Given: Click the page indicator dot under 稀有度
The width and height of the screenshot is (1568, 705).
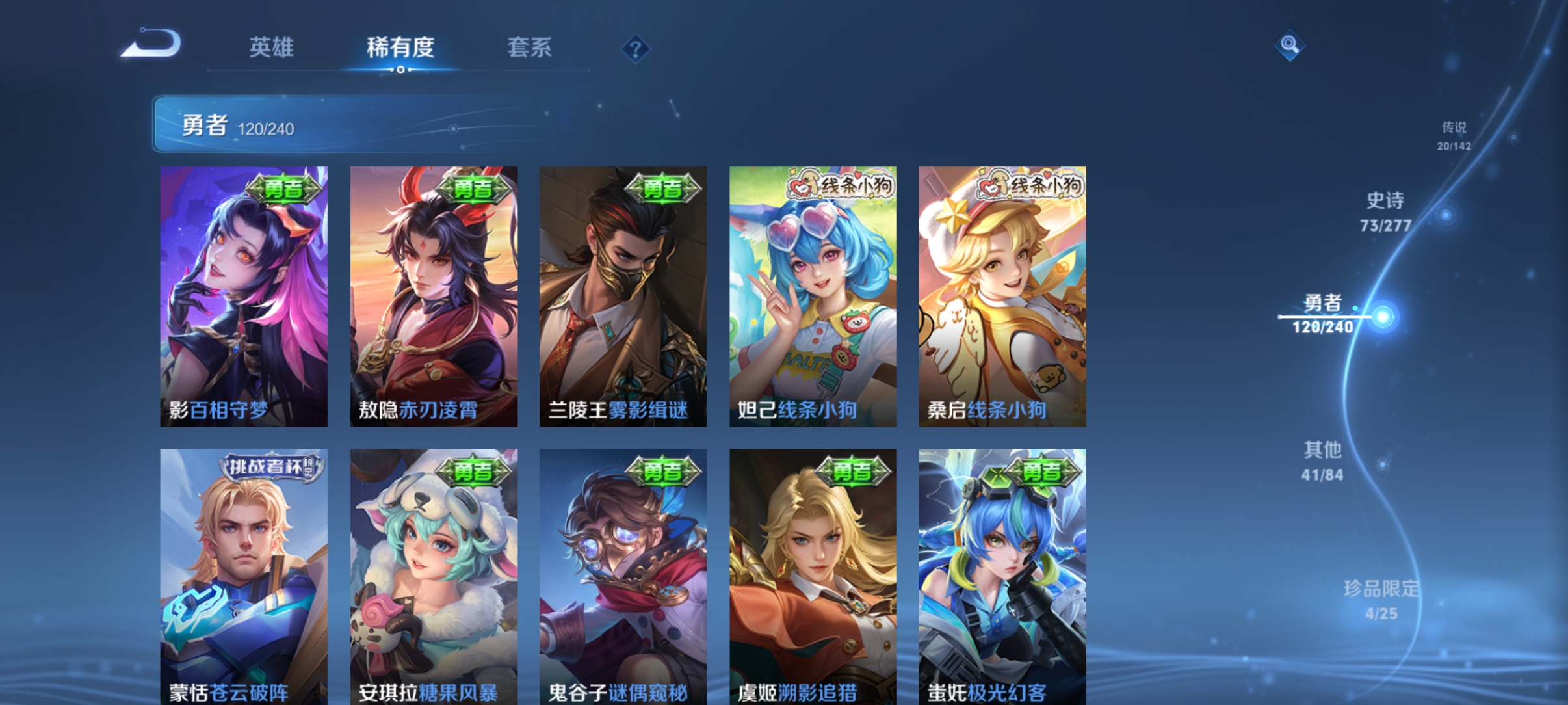Looking at the screenshot, I should coord(399,70).
